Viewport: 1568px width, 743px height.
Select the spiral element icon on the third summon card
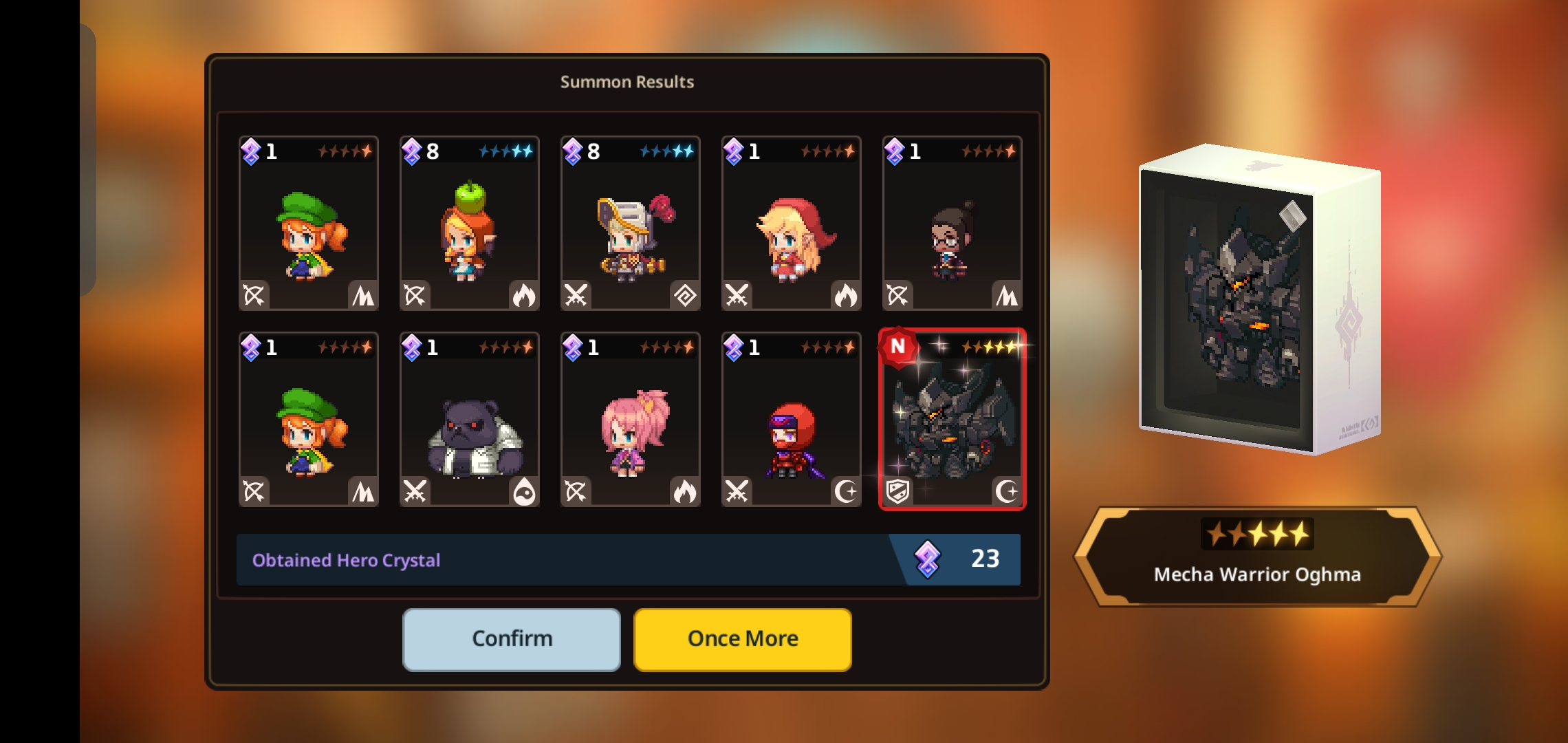coord(684,294)
